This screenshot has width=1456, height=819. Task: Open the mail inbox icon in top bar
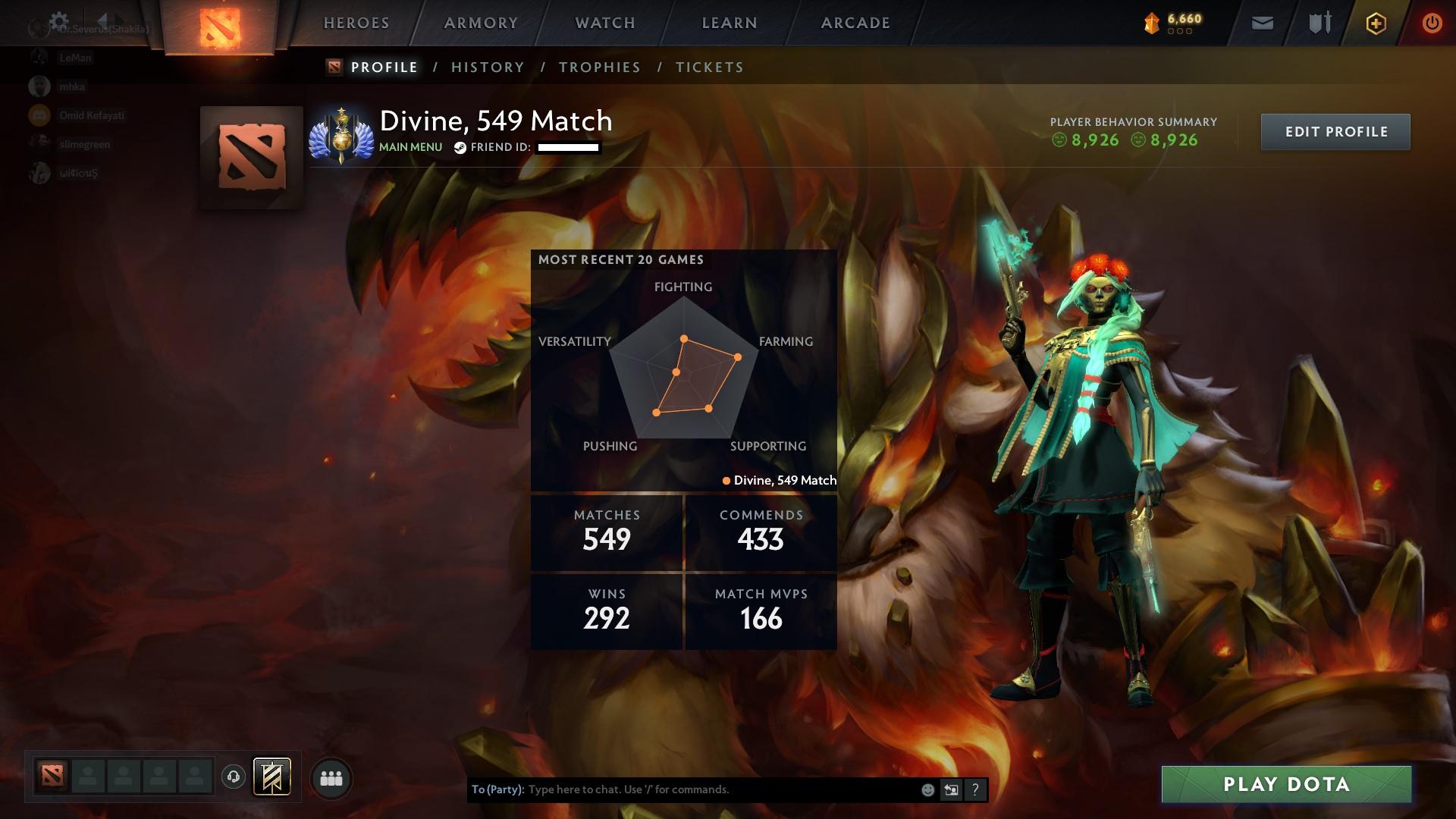(1261, 23)
